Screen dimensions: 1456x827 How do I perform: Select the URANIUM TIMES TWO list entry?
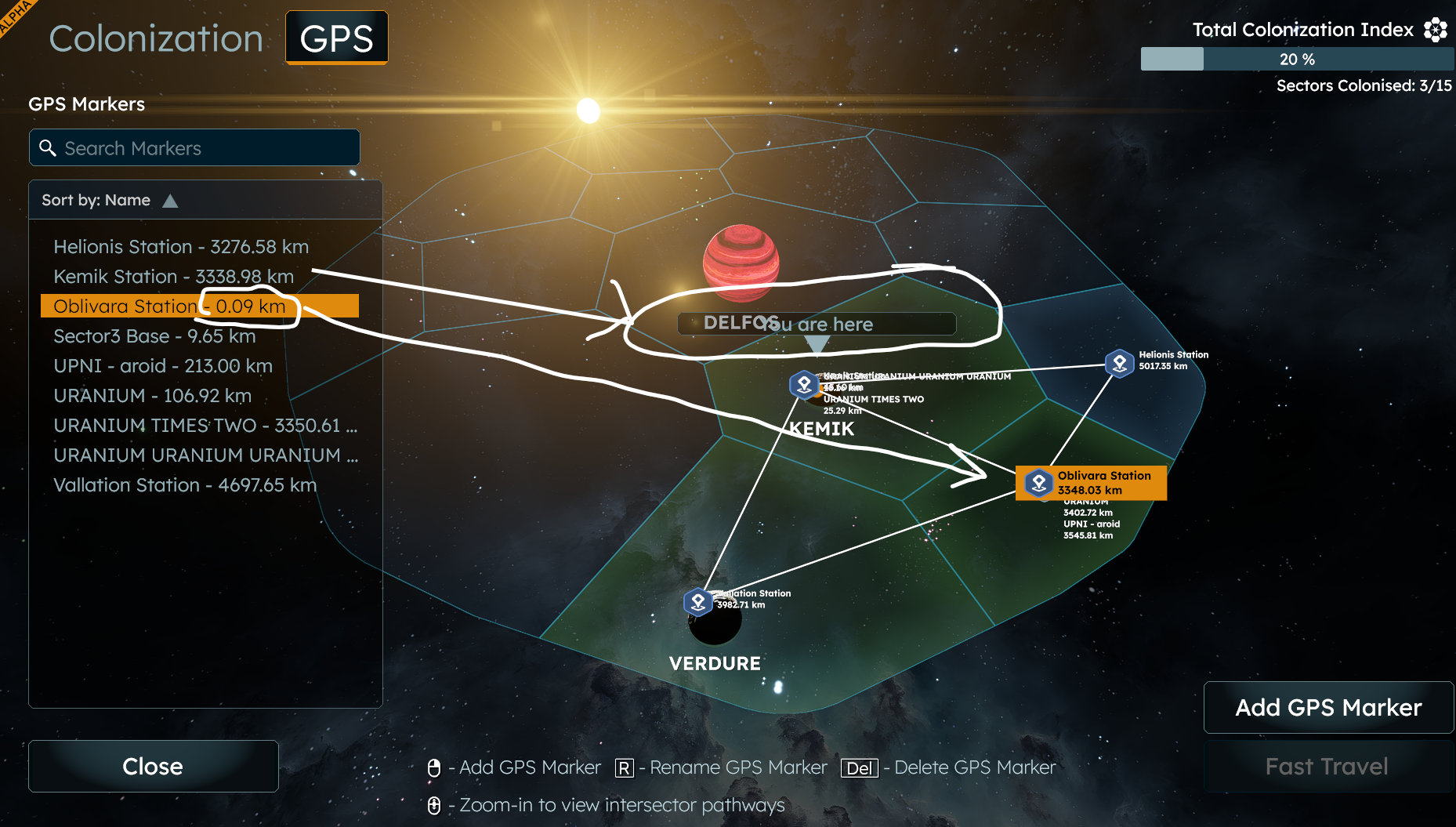(205, 426)
